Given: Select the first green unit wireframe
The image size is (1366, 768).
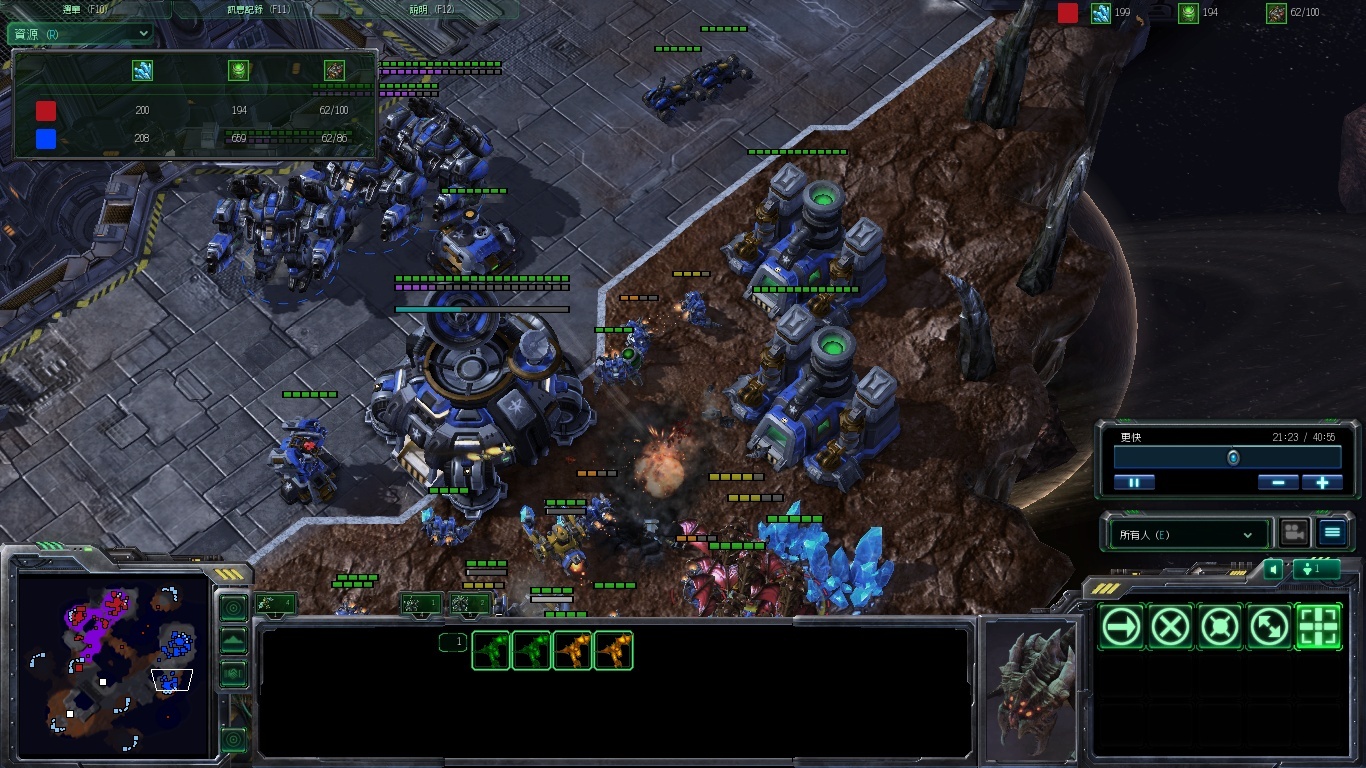Looking at the screenshot, I should [491, 650].
